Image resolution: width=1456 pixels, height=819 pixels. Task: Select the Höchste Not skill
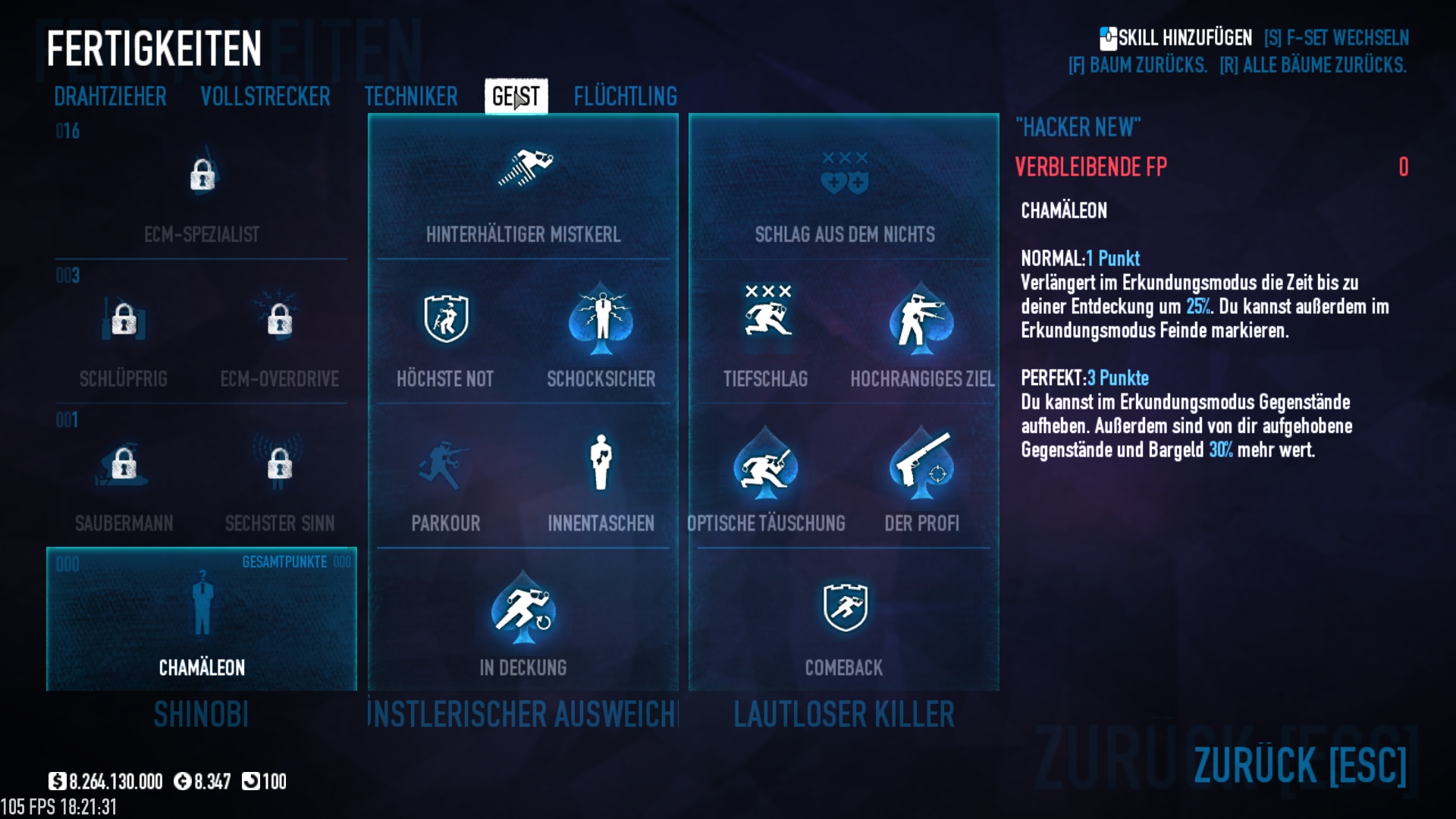point(445,334)
